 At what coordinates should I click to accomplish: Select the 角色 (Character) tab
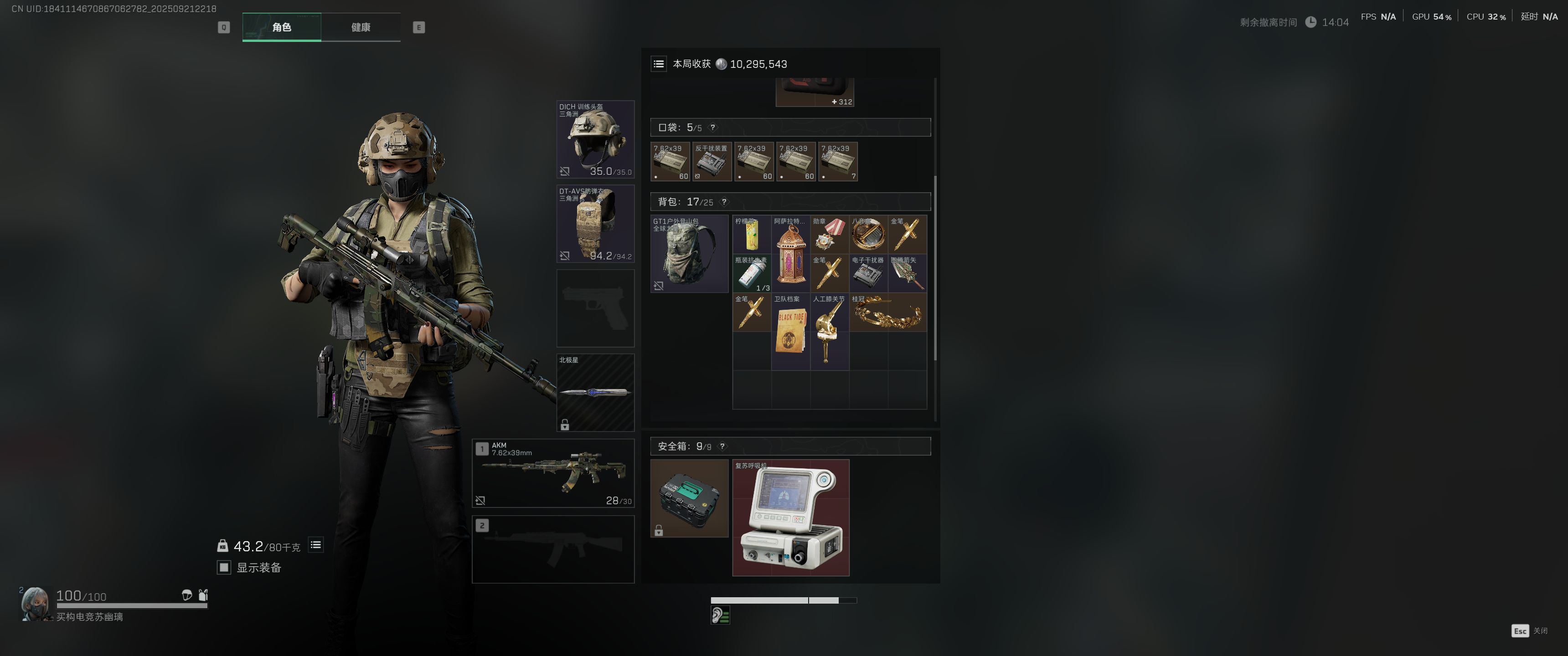[281, 27]
